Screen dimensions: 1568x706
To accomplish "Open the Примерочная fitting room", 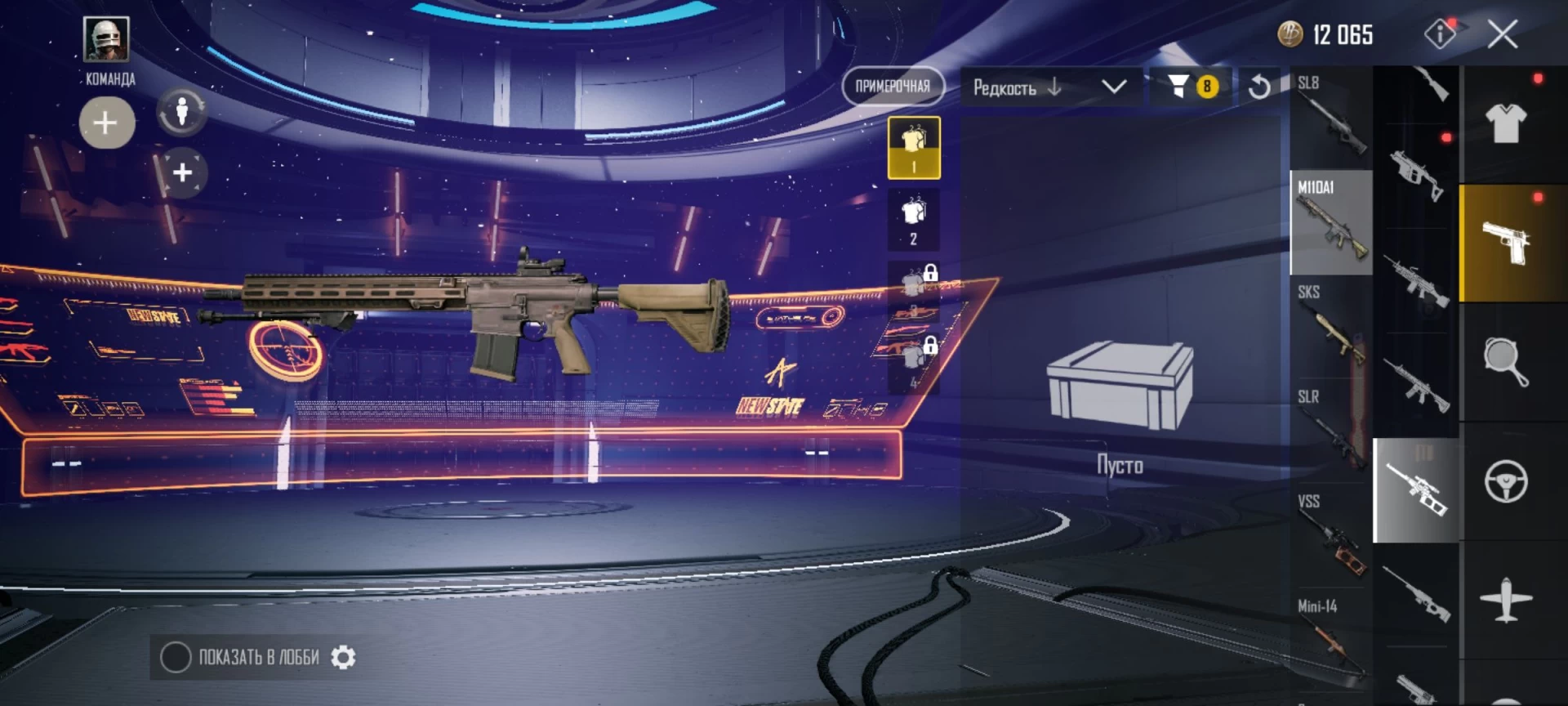I will coord(893,86).
